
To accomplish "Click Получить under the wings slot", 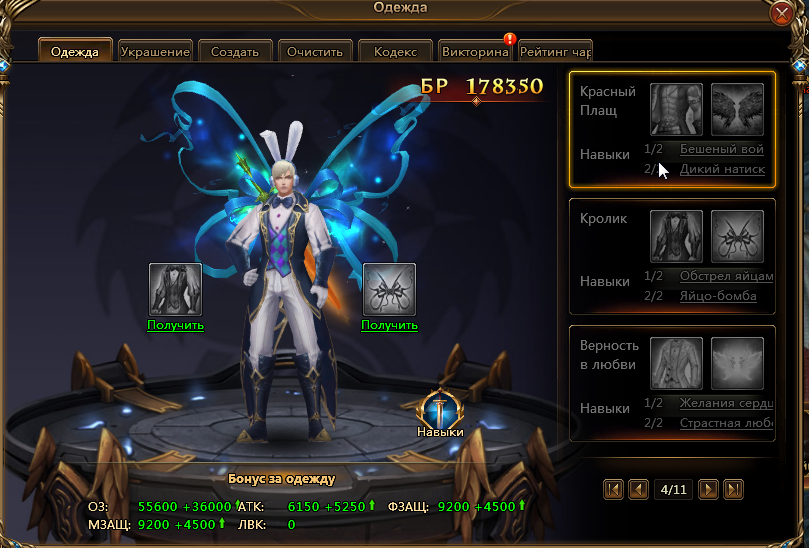I will coord(389,325).
